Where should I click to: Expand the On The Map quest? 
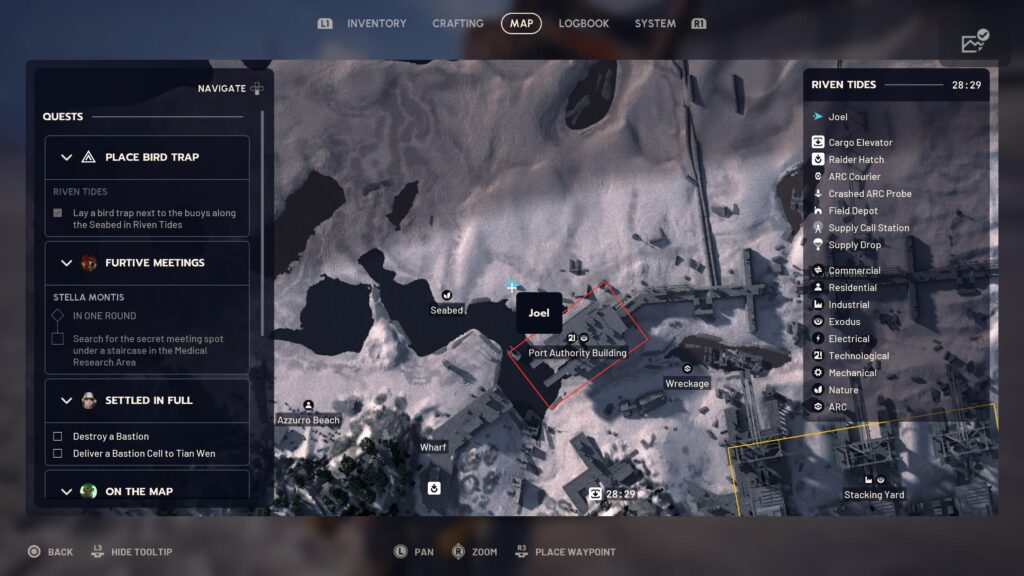67,491
